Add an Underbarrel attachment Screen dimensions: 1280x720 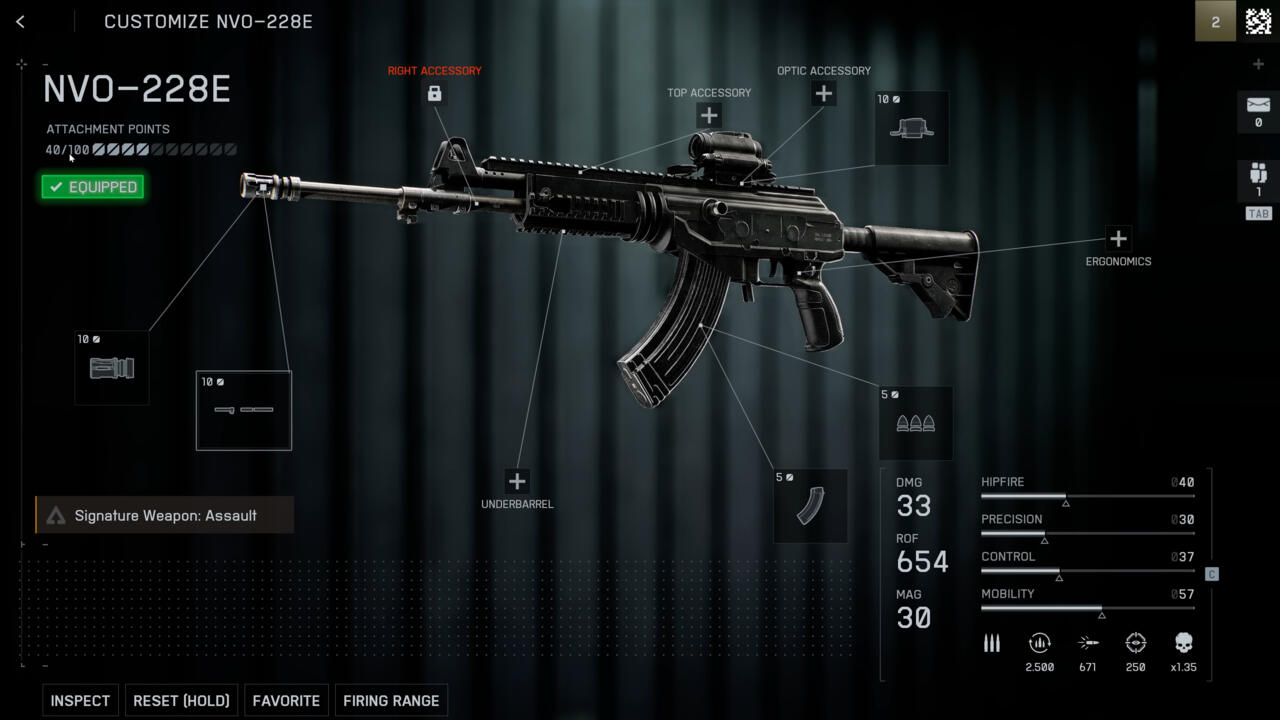(516, 481)
